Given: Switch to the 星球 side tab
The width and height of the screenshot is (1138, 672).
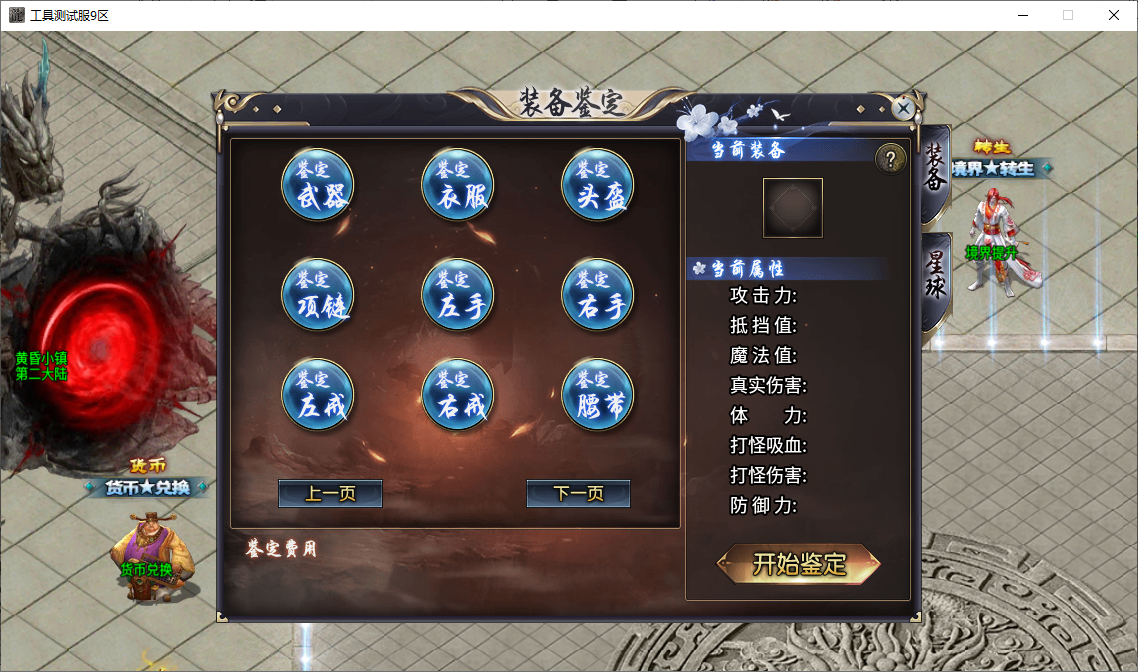Looking at the screenshot, I should click(x=935, y=280).
